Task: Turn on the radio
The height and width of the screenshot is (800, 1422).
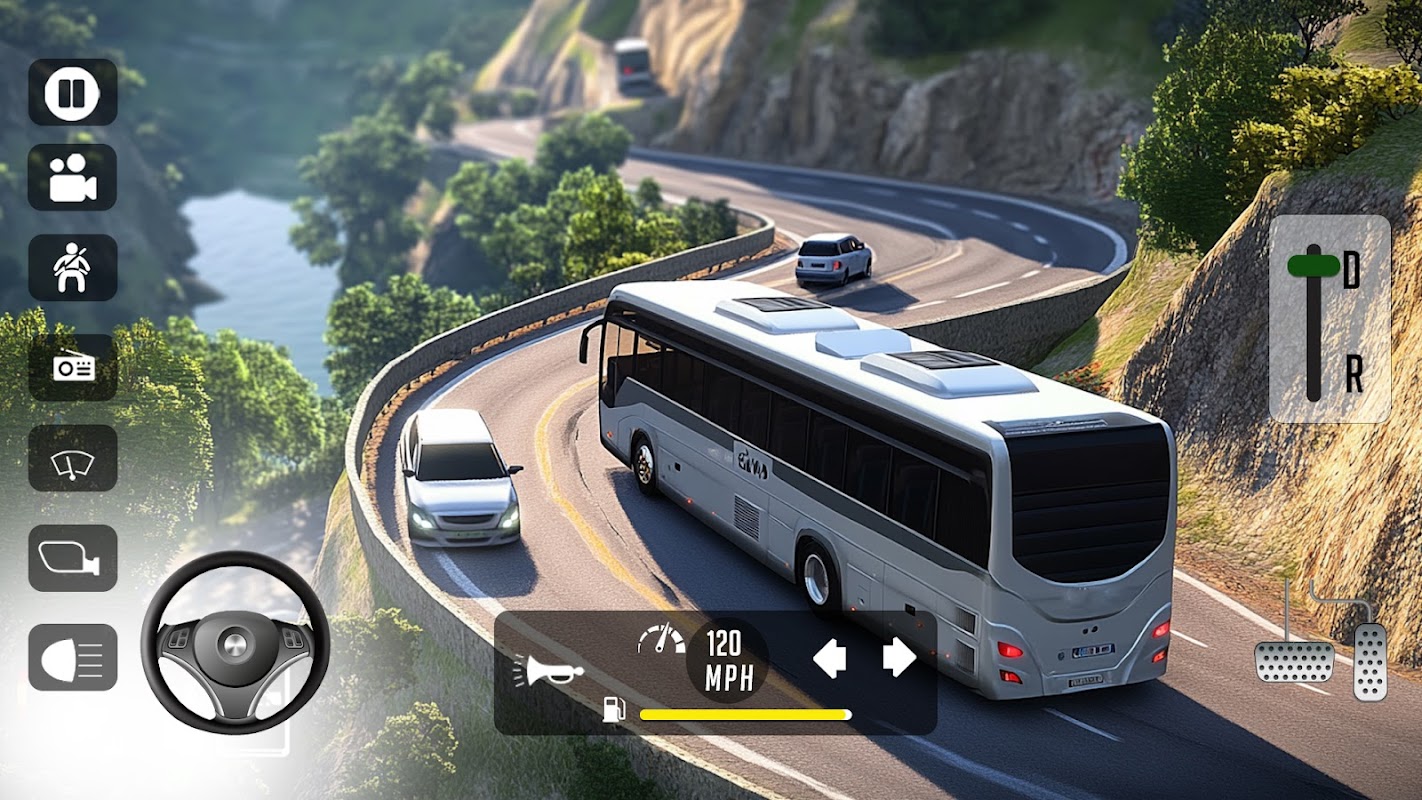Action: click(x=72, y=367)
